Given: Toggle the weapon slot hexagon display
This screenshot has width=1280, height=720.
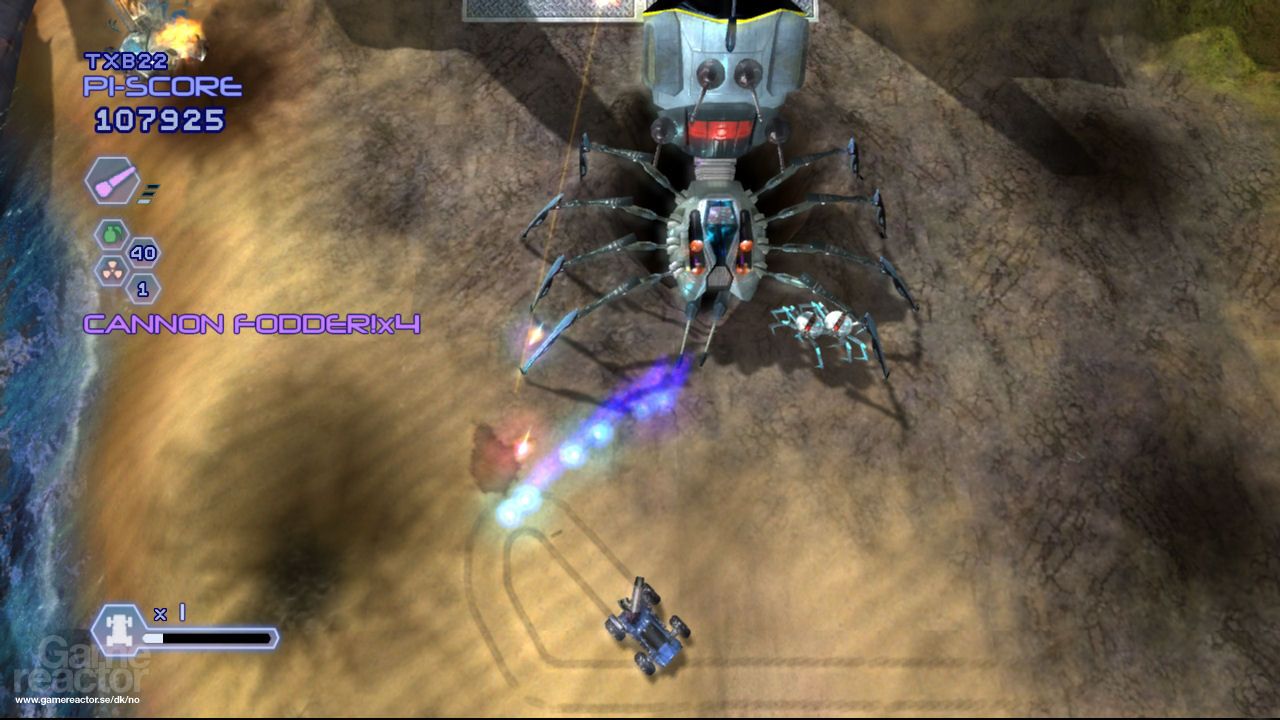Looking at the screenshot, I should 113,183.
